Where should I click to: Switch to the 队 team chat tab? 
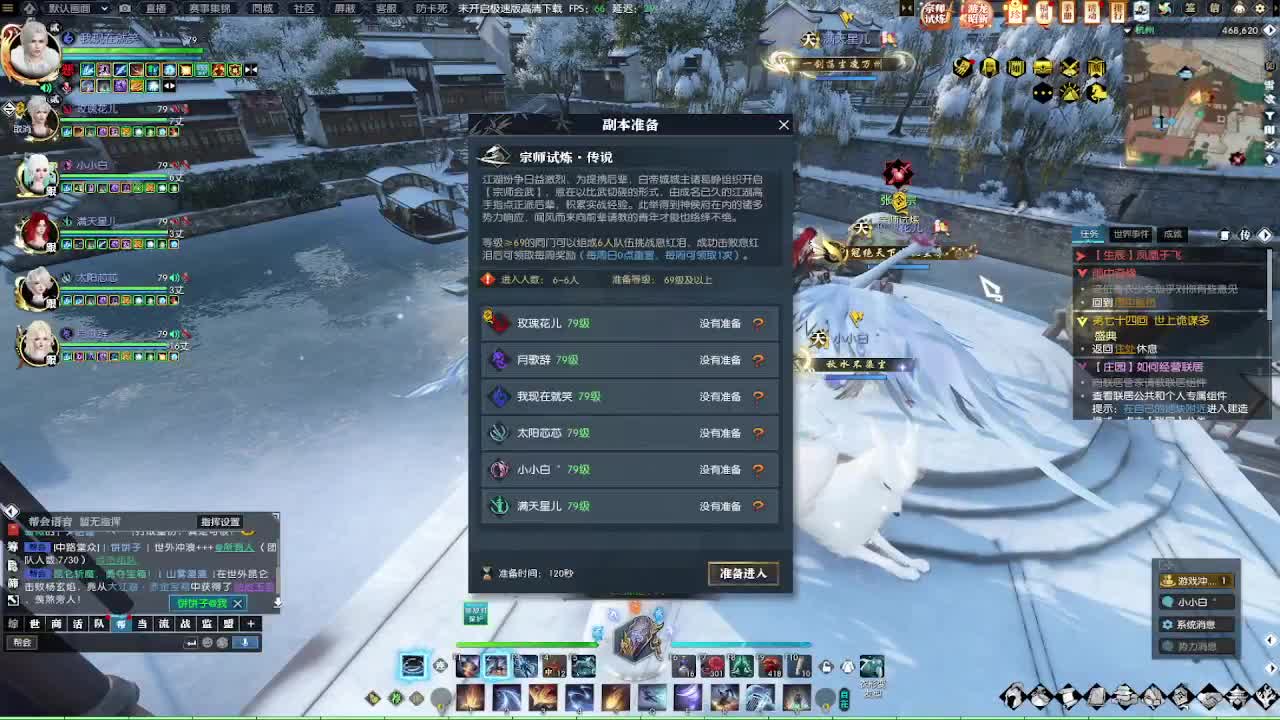click(x=99, y=623)
